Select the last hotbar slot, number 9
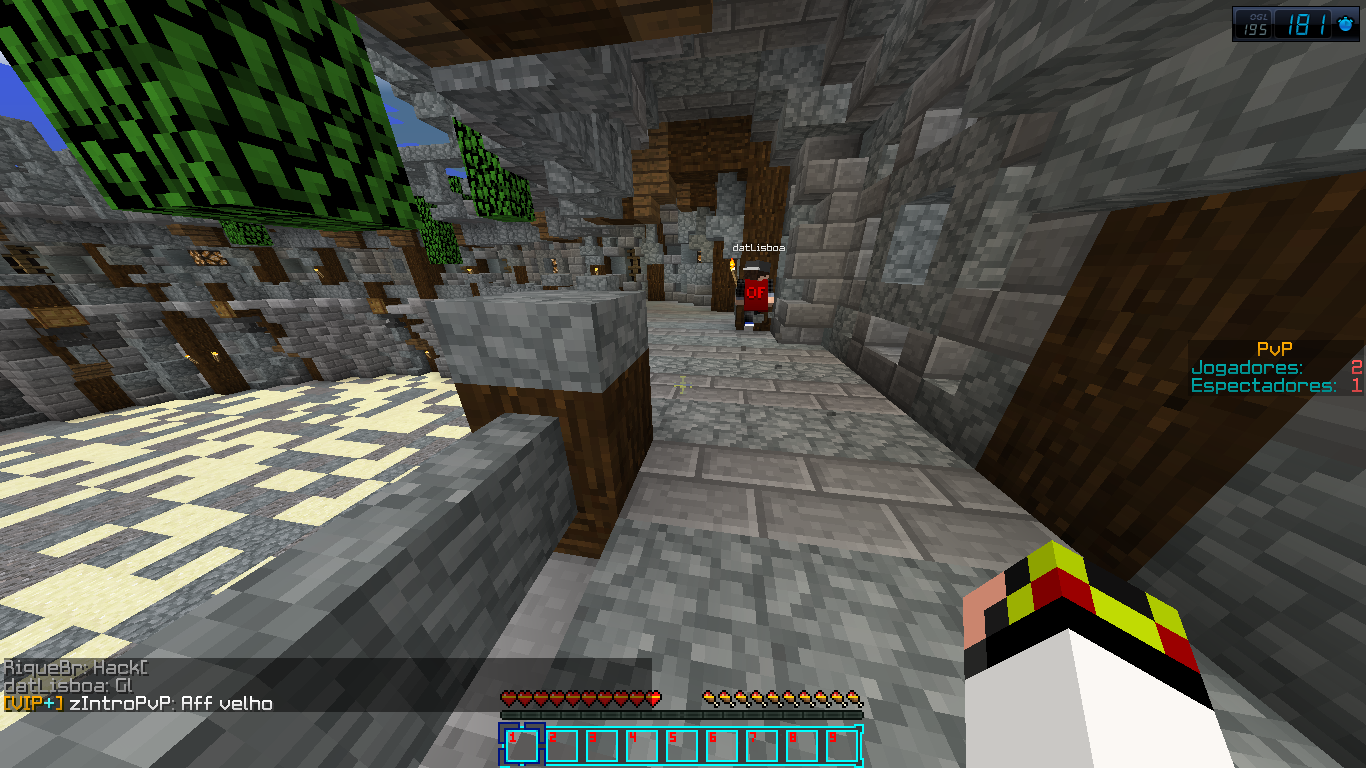 click(x=842, y=746)
